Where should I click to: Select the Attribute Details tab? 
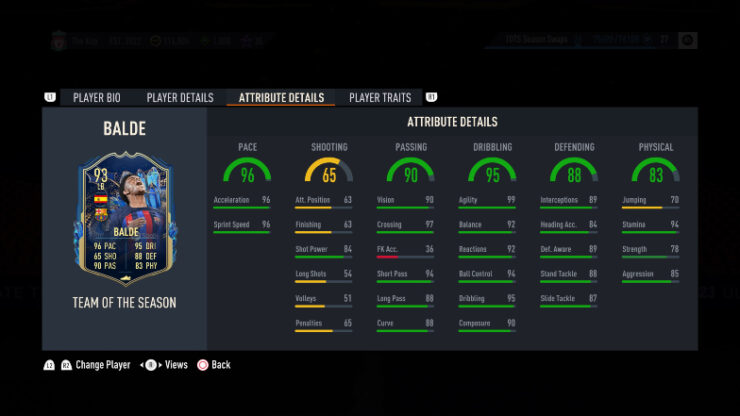pyautogui.click(x=281, y=98)
